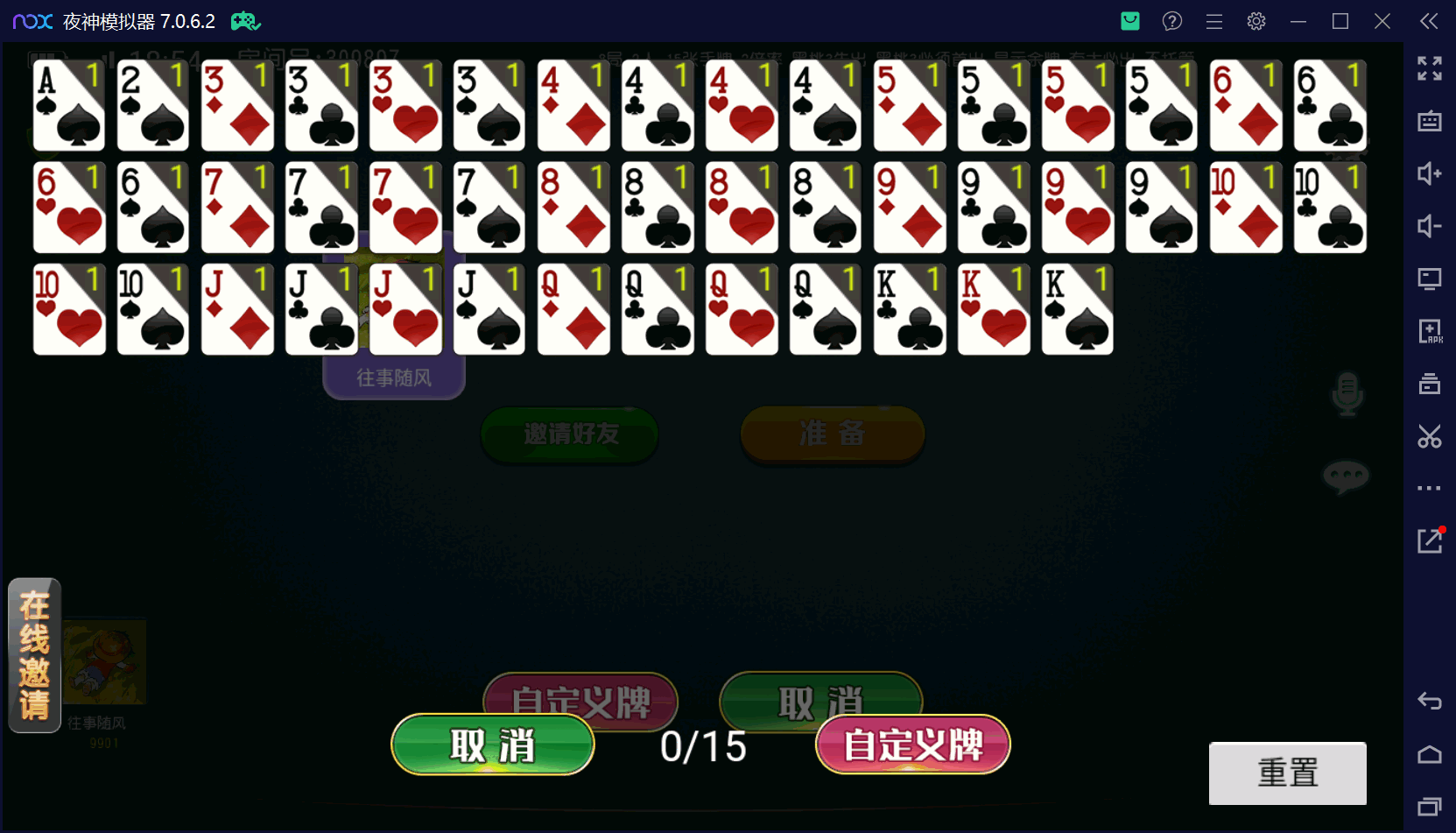Screen dimensions: 1456x833
Task: Open Nox help via question mark icon
Action: click(1171, 21)
